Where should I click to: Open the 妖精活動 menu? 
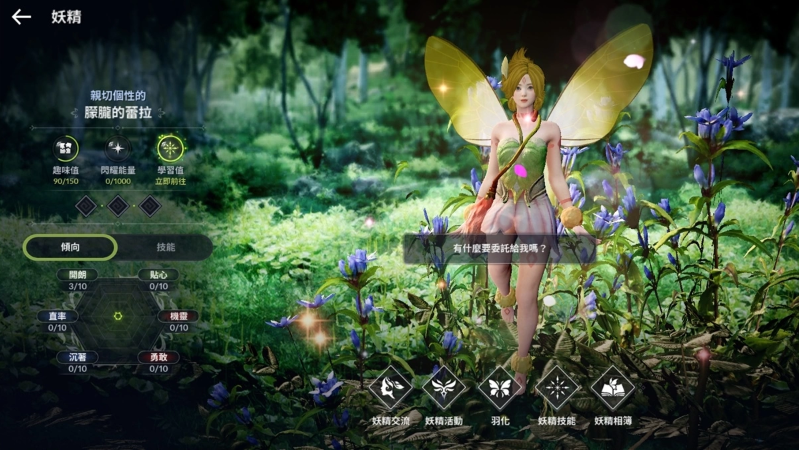click(444, 389)
